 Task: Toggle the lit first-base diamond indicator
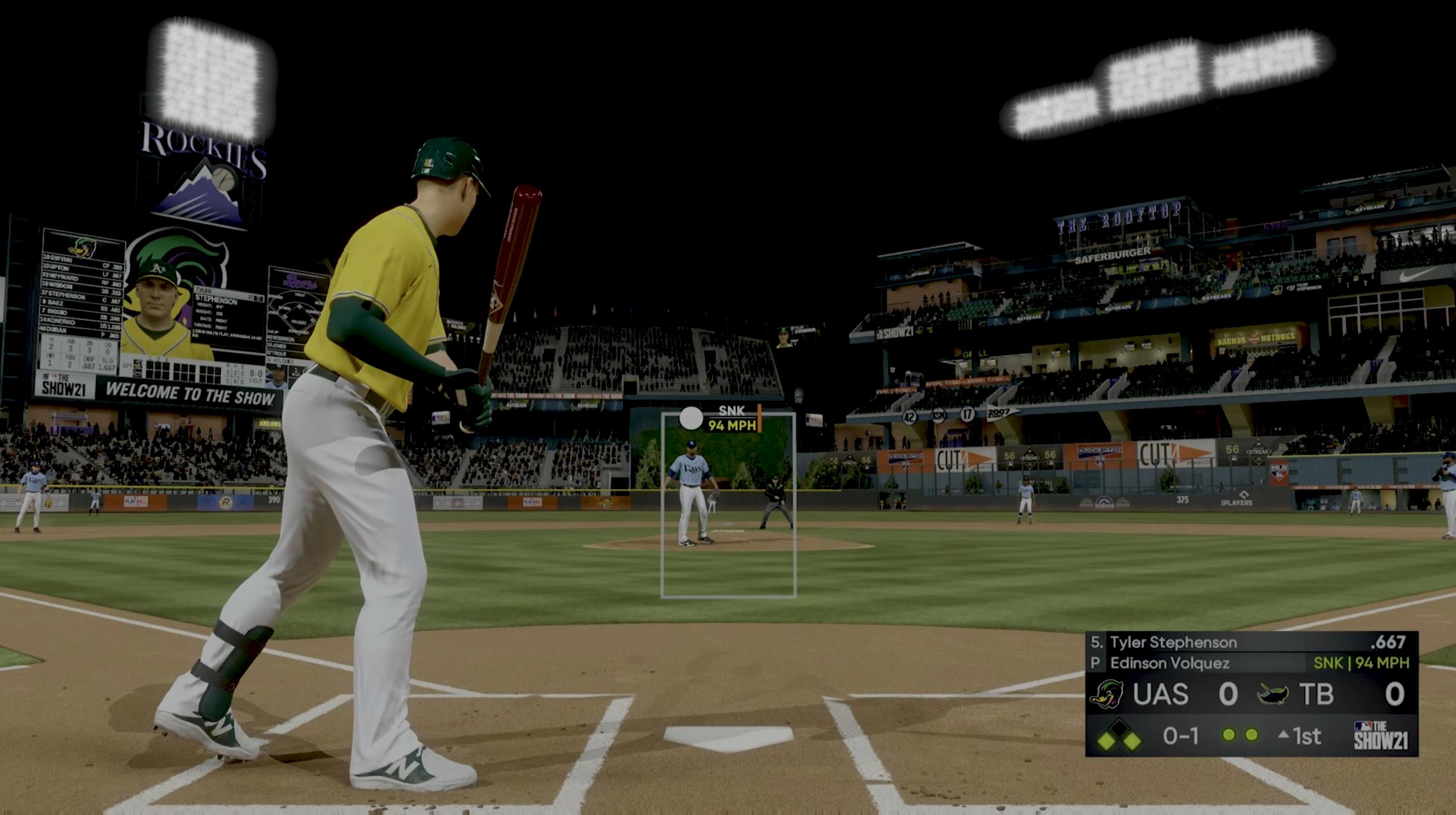coord(1132,740)
